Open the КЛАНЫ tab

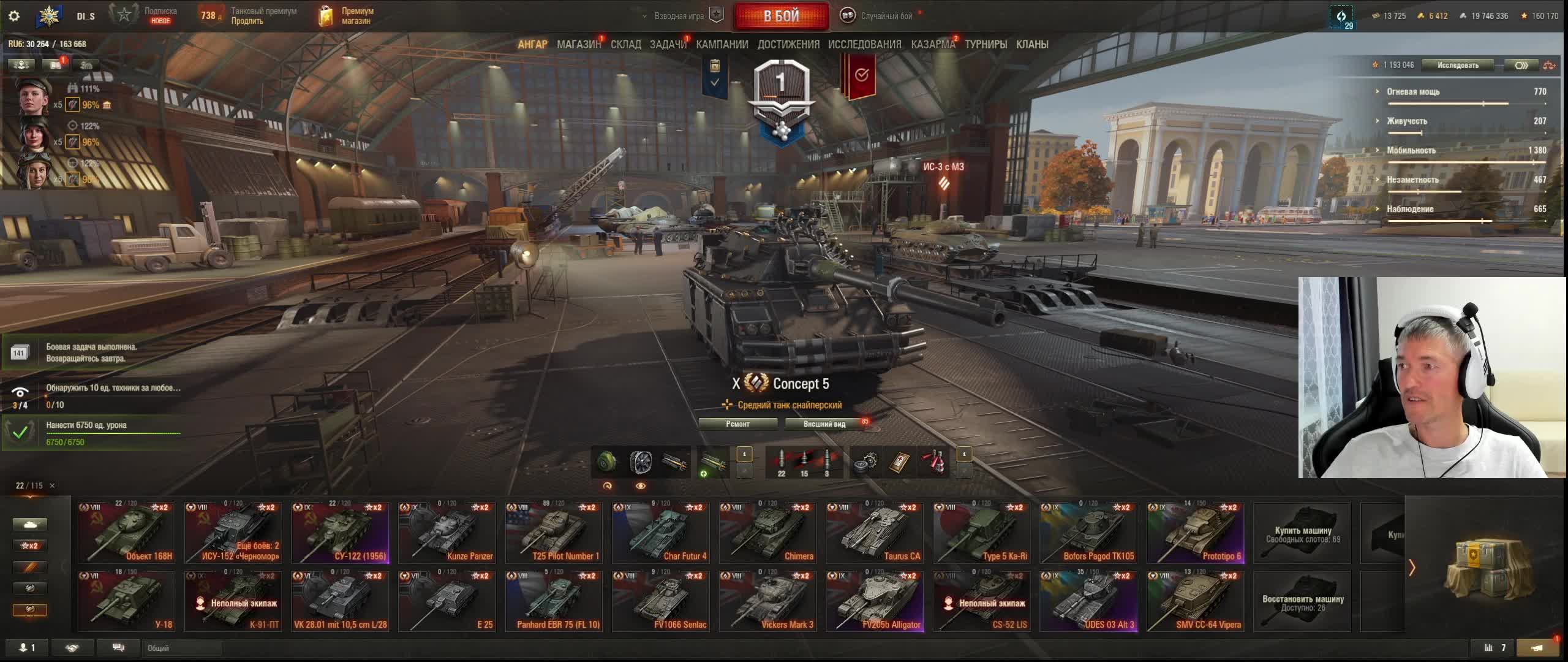(x=1032, y=44)
